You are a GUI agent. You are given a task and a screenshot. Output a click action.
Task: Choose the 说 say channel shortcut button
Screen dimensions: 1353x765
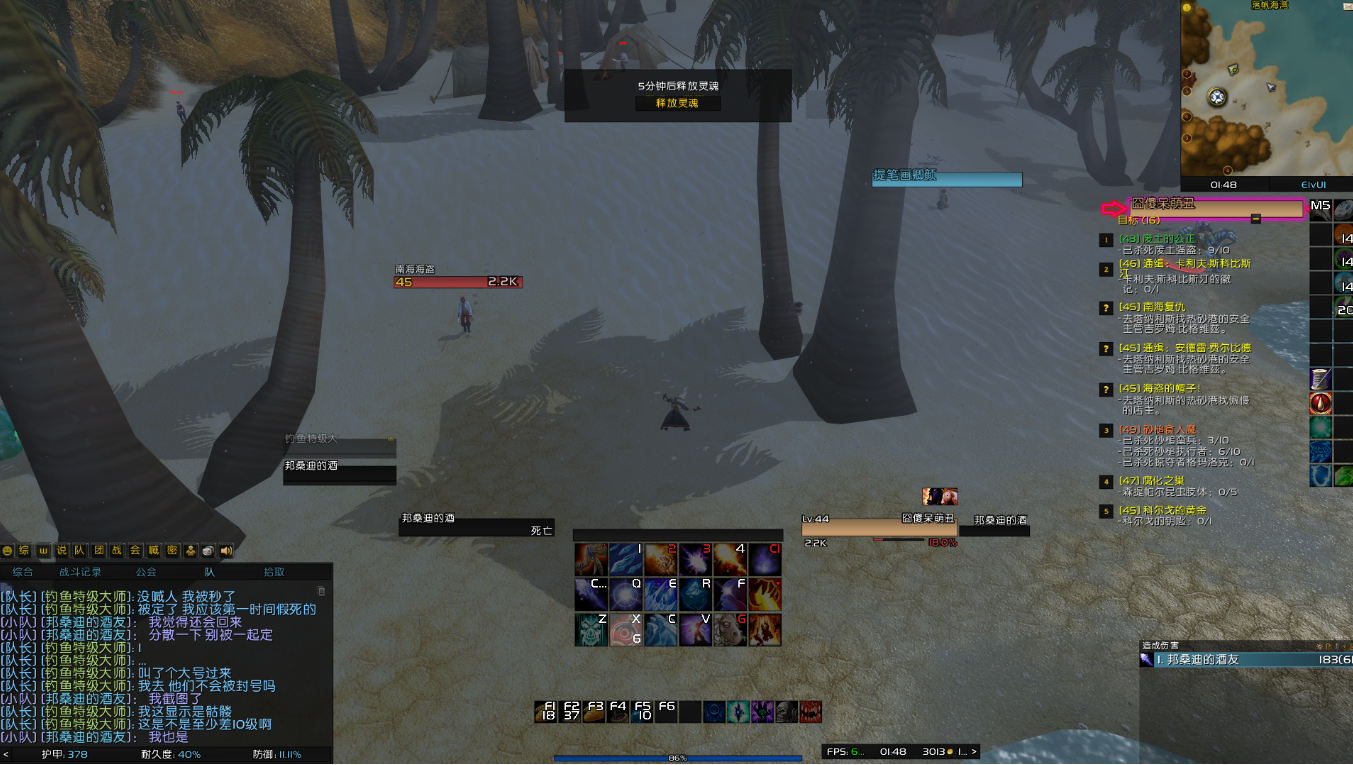62,550
